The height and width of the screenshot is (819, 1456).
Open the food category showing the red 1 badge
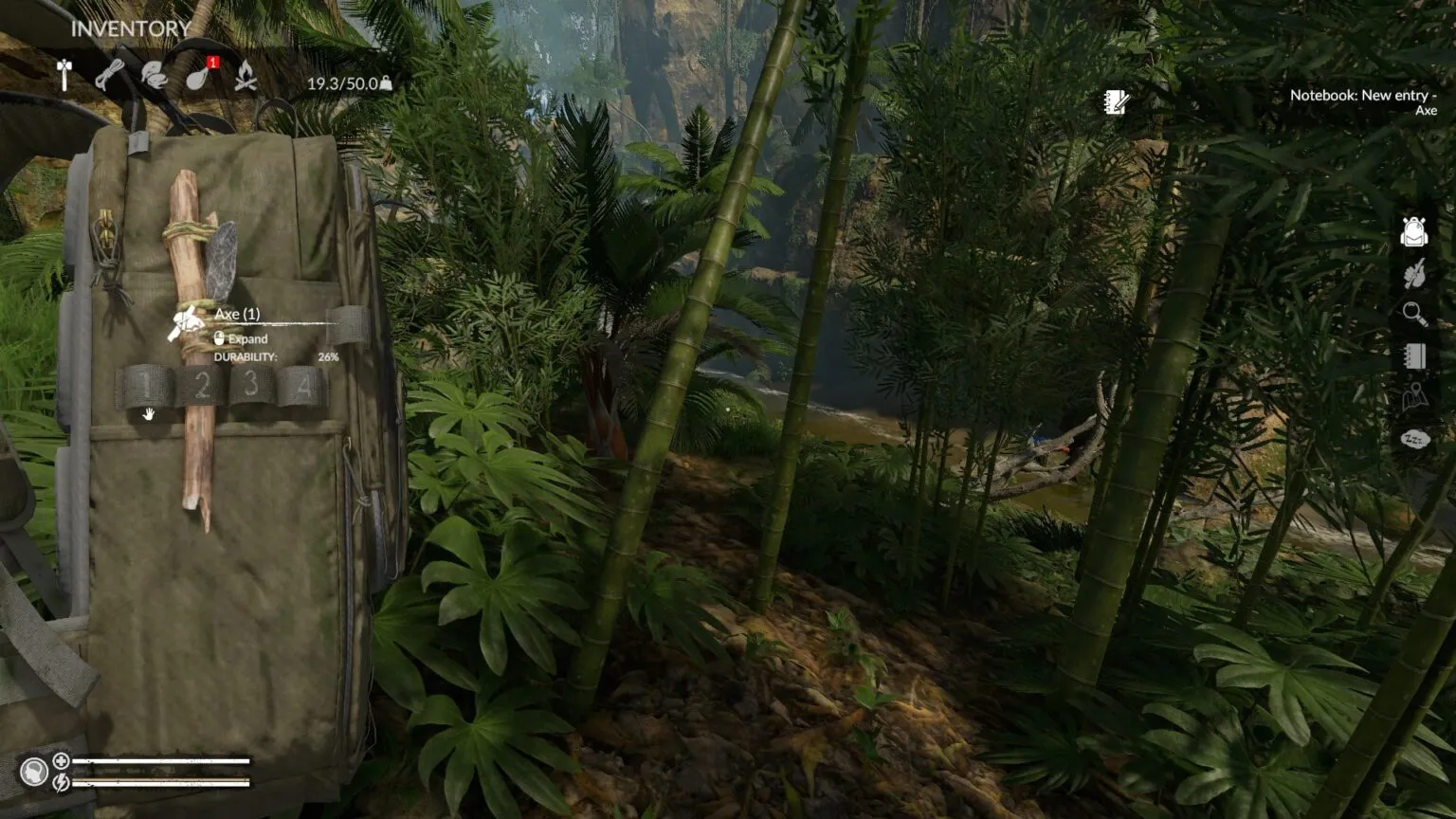198,81
